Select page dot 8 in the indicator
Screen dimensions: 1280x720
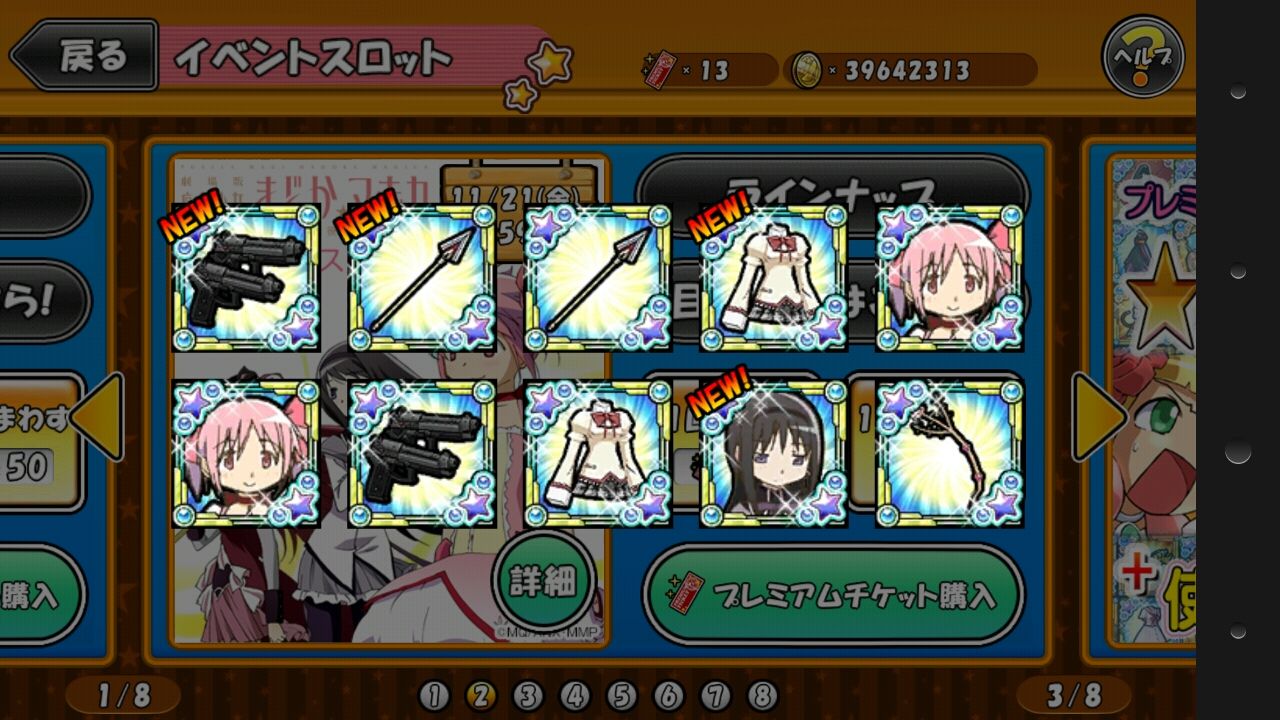[762, 697]
